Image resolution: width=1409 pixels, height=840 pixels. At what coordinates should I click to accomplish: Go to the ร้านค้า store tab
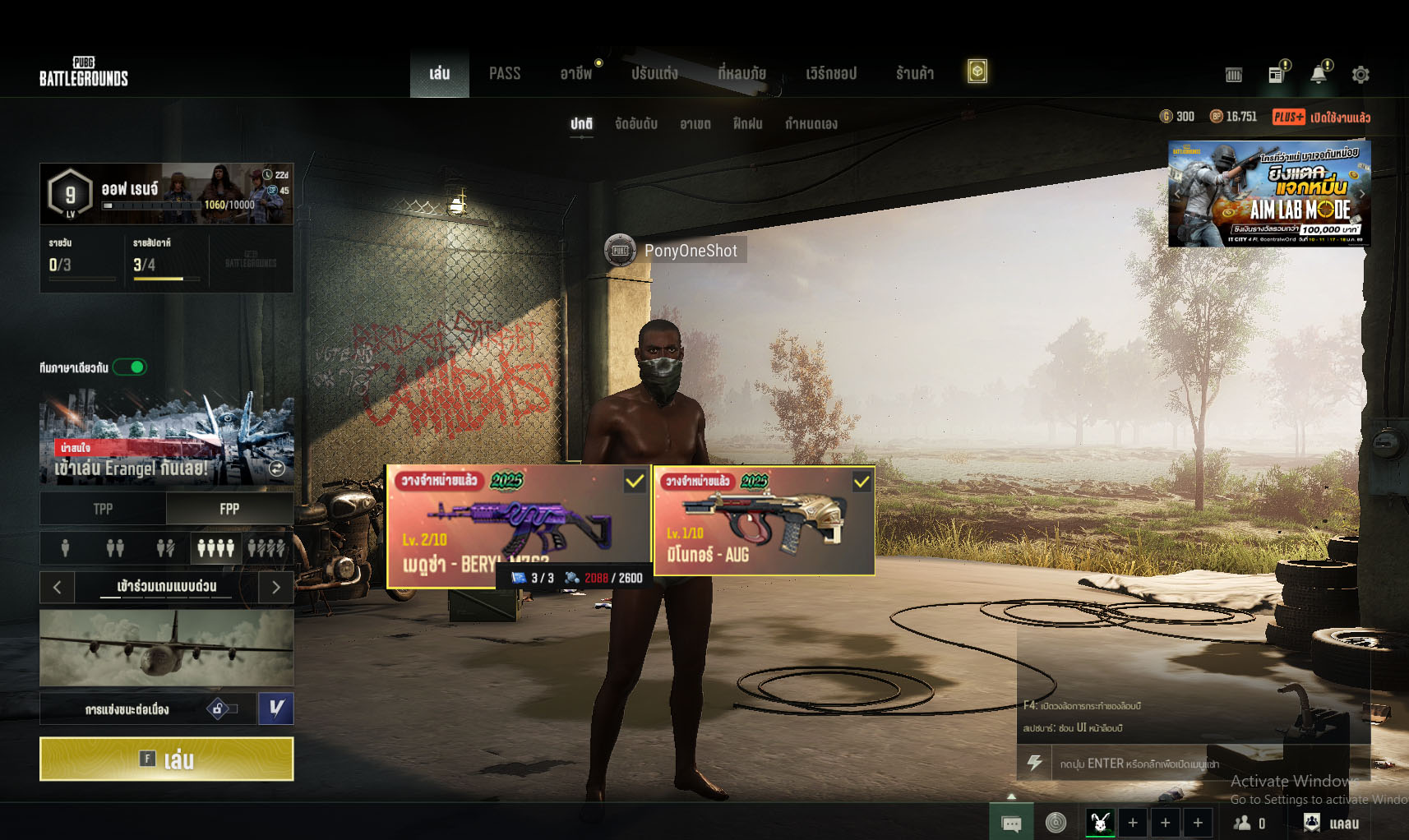point(914,74)
